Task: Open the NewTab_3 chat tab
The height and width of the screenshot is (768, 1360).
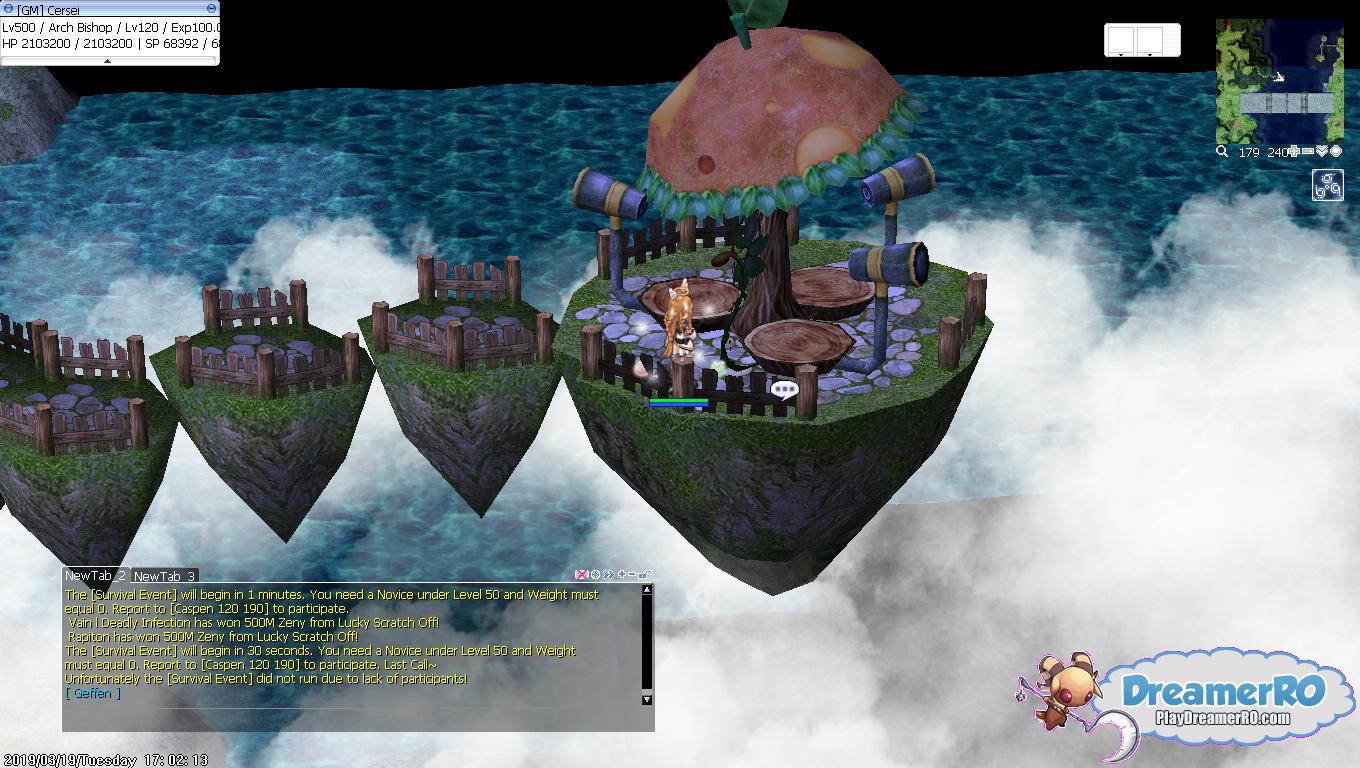Action: click(x=164, y=576)
